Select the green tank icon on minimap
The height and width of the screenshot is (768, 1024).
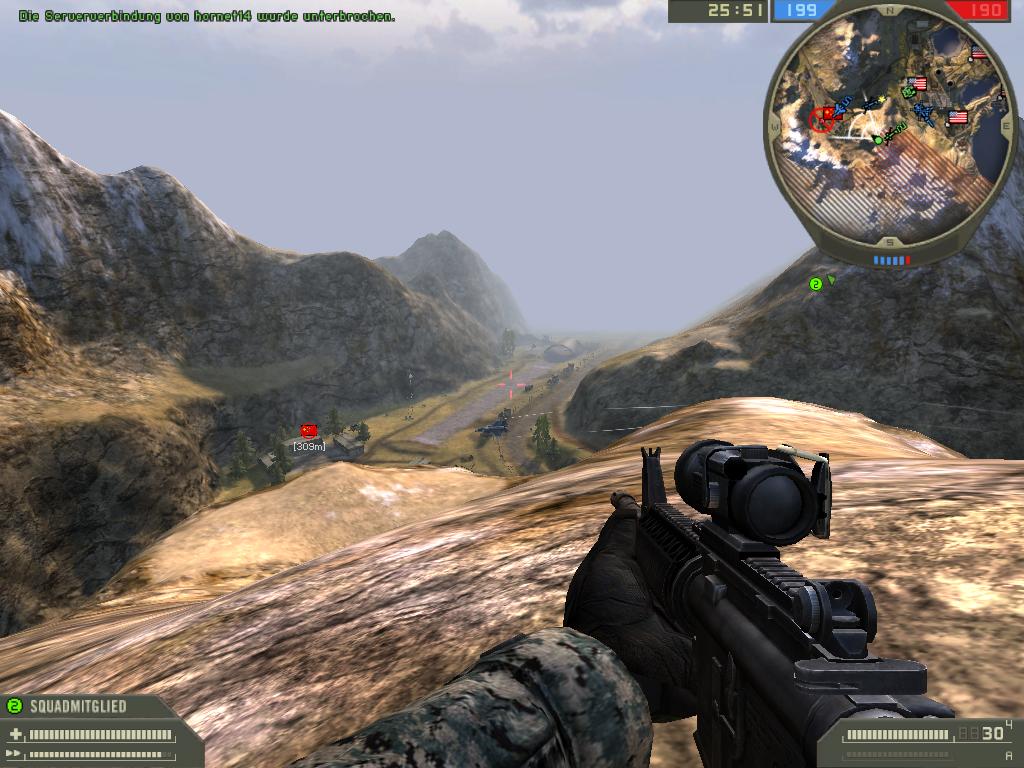click(908, 92)
